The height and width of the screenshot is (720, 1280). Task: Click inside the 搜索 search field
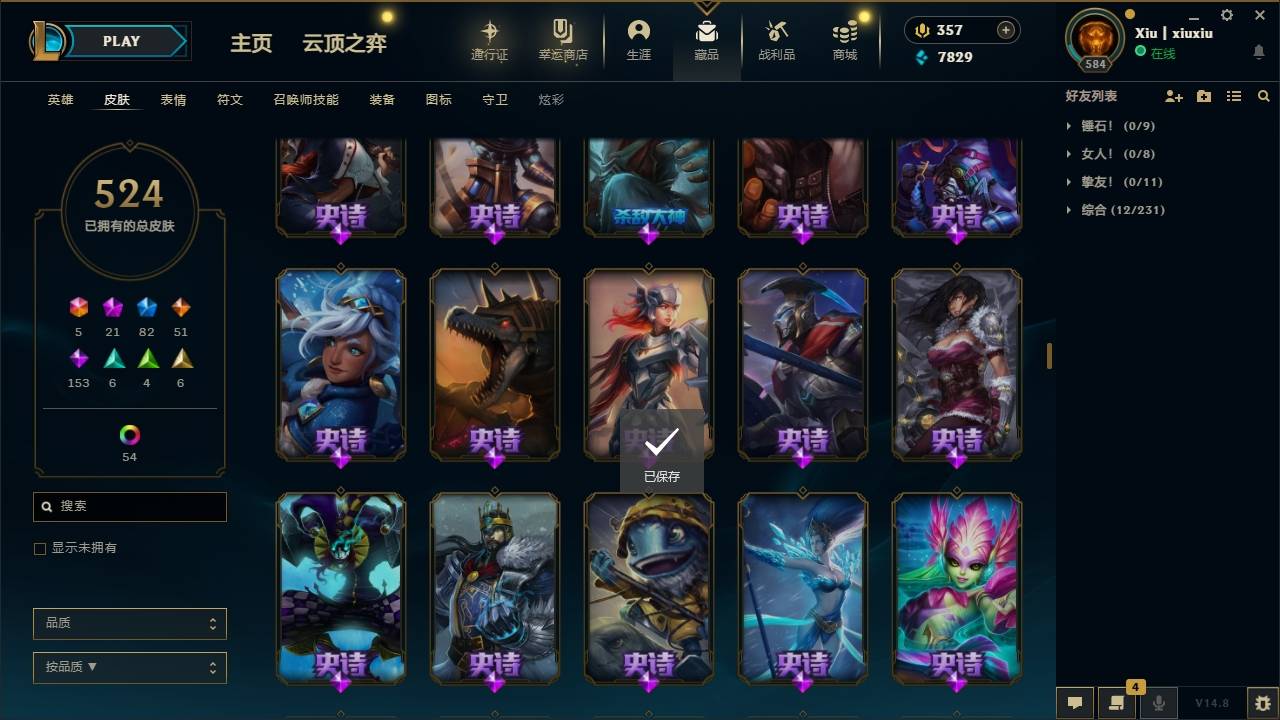tap(129, 507)
